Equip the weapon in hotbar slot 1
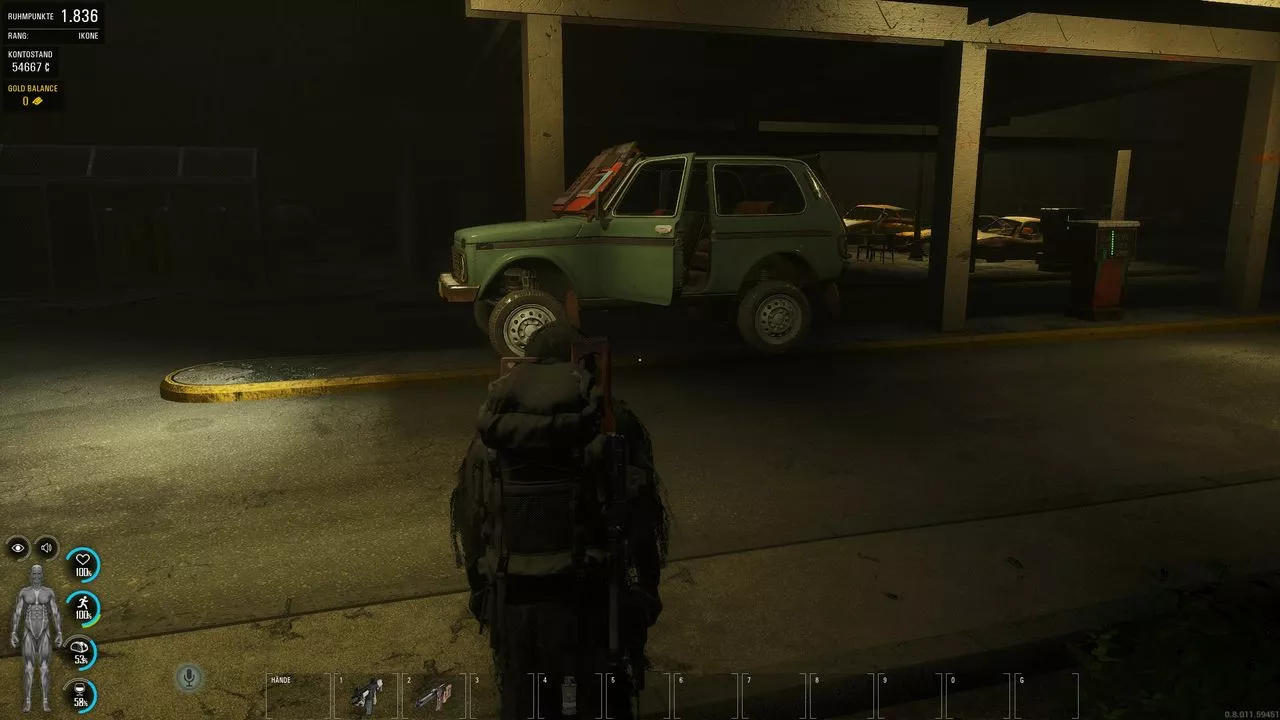 click(367, 695)
